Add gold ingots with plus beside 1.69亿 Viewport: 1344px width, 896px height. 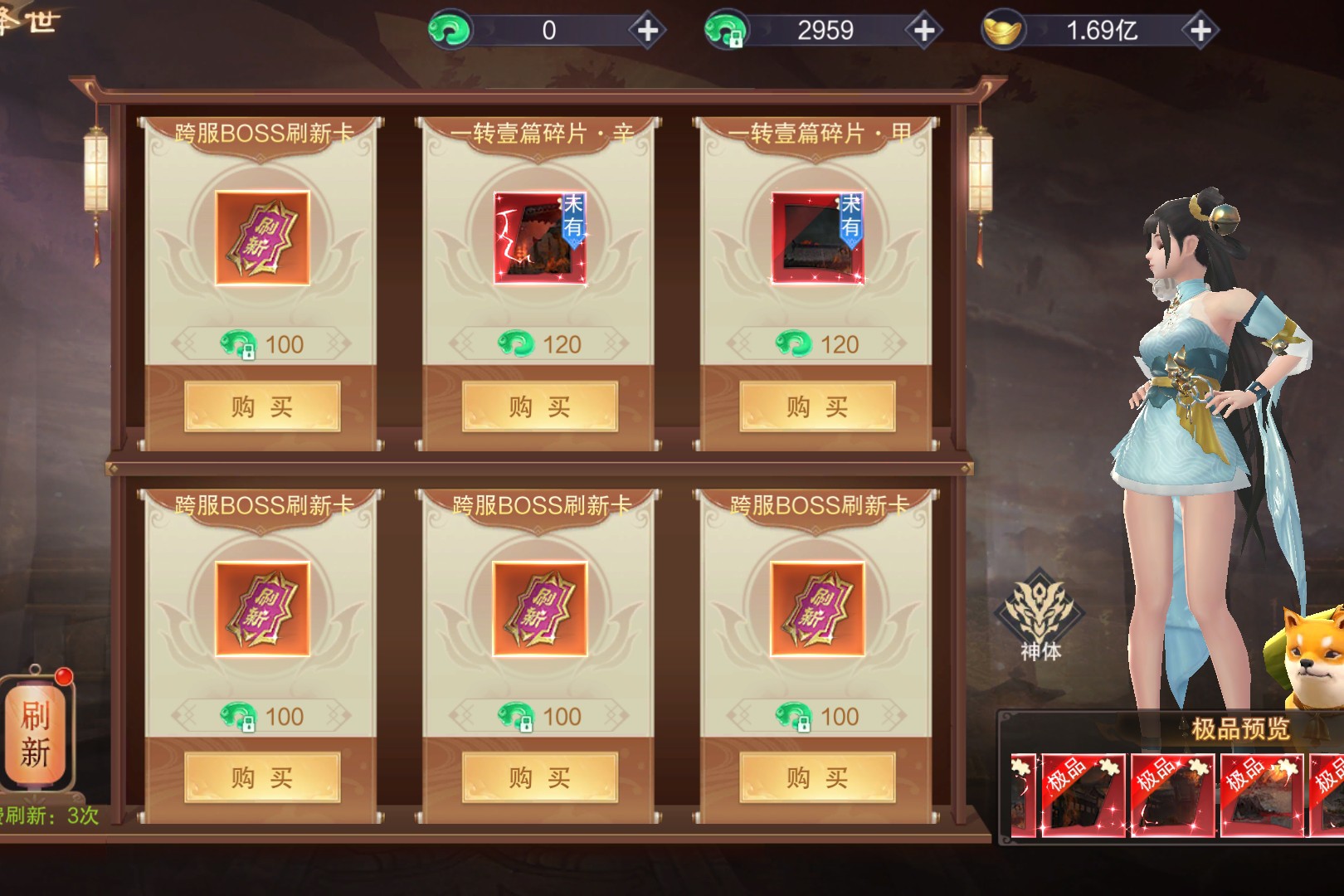pos(1200,31)
